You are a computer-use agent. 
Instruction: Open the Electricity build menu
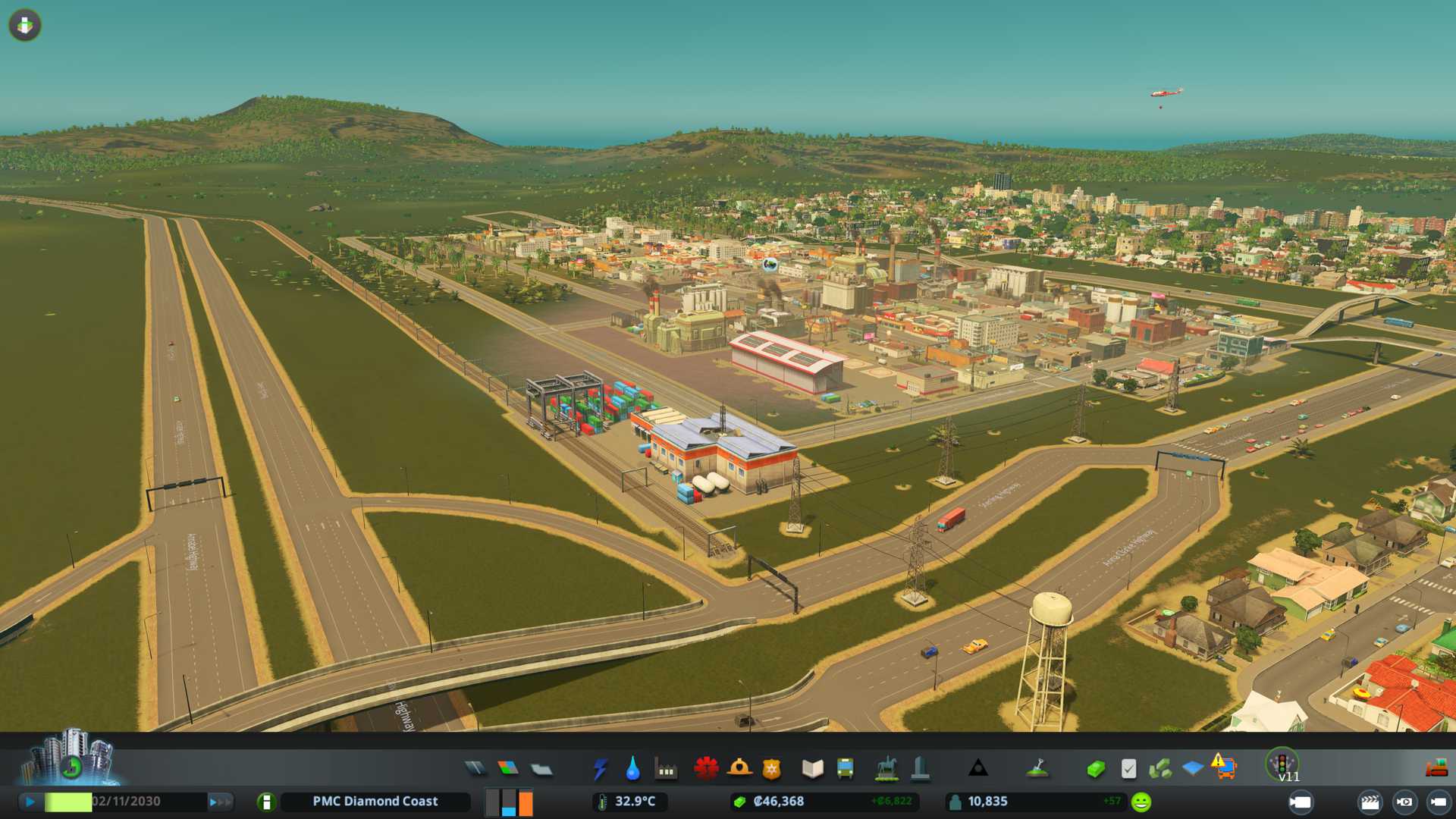(601, 769)
